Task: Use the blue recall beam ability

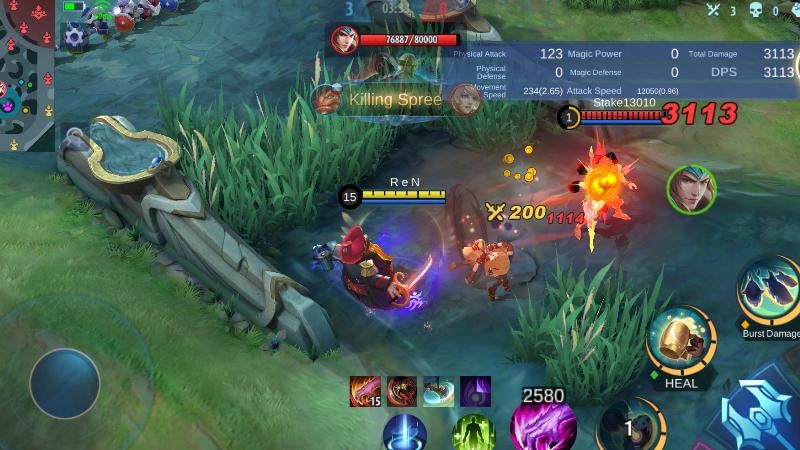Action: (405, 434)
